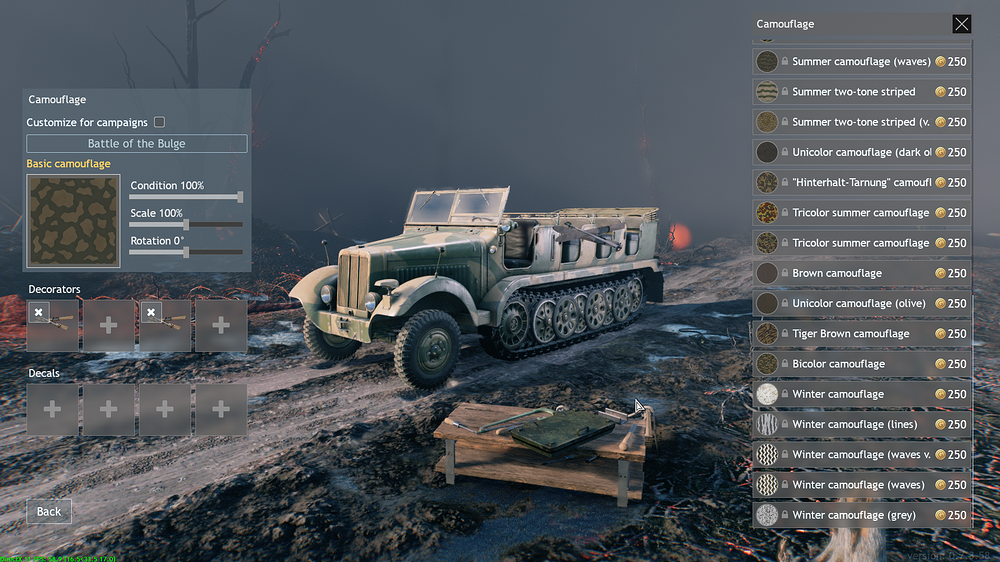Adjust the Rotation slider
1000x562 pixels.
(186, 253)
